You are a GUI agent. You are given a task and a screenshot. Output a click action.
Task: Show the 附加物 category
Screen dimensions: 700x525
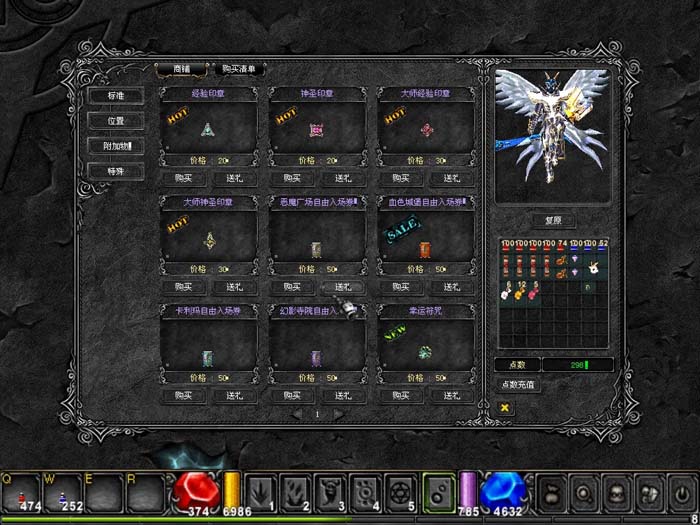point(116,146)
